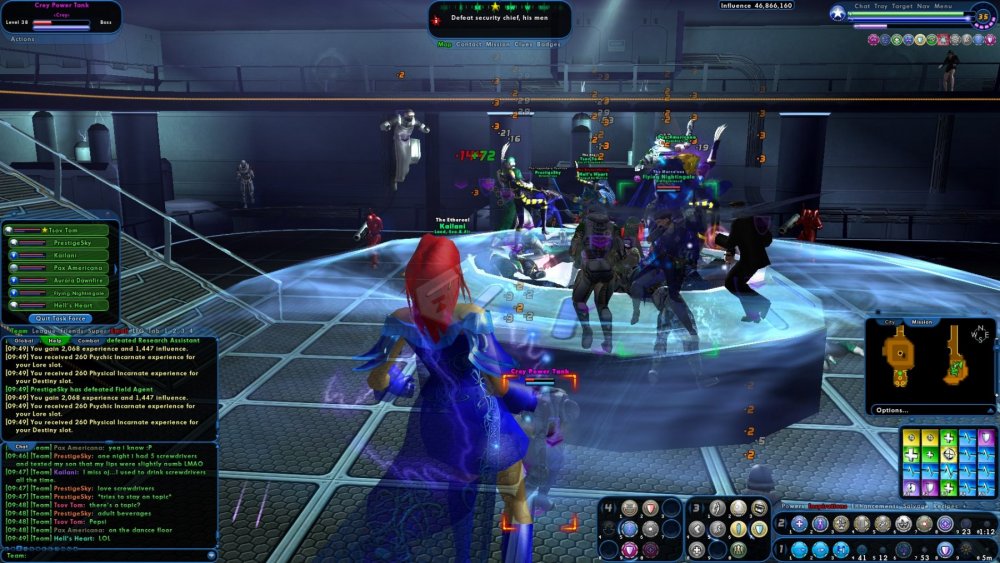Open the Help chat tab
The height and width of the screenshot is (563, 1000).
pyautogui.click(x=55, y=340)
